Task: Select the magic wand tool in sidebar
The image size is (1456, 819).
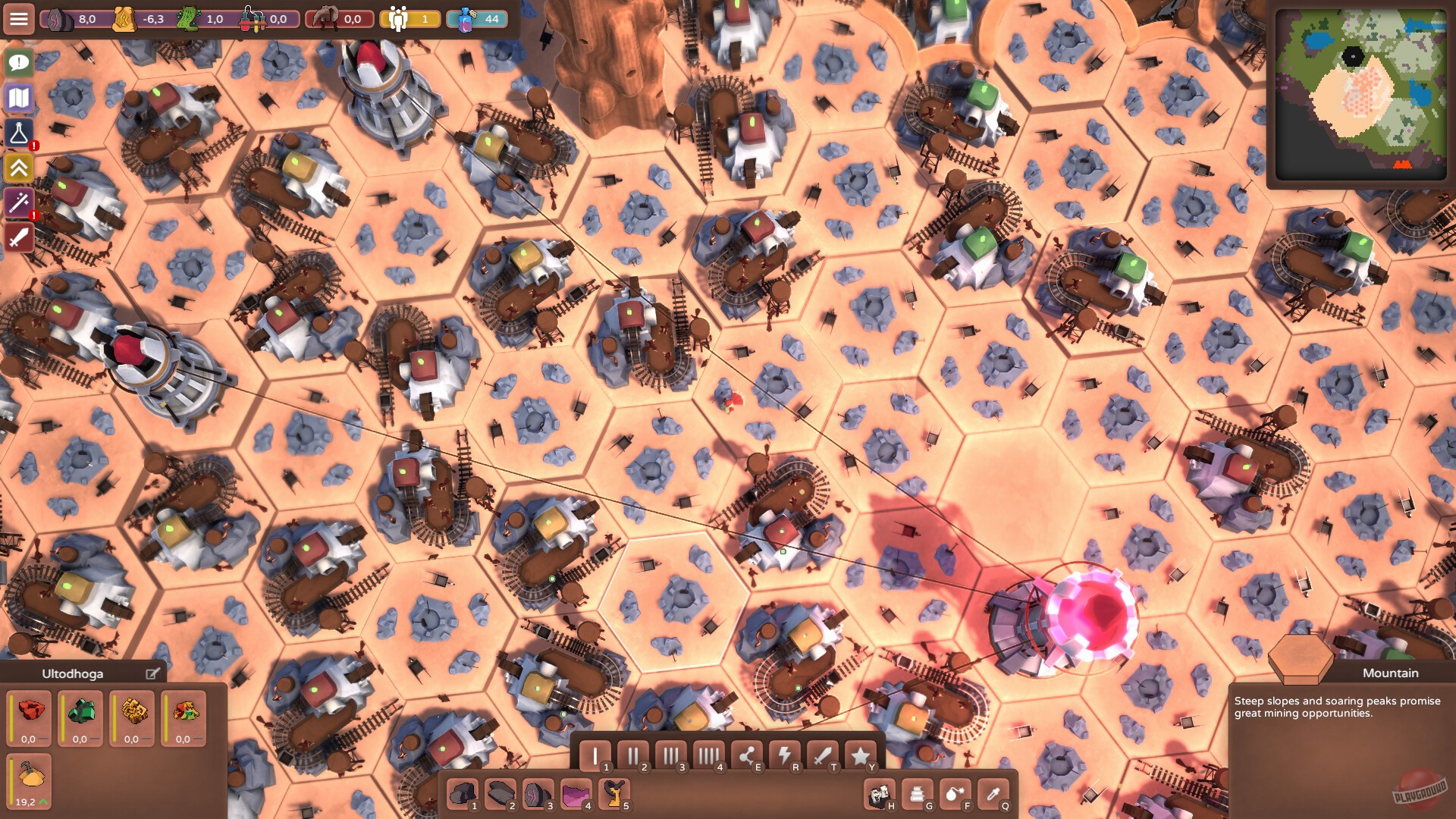Action: (18, 202)
